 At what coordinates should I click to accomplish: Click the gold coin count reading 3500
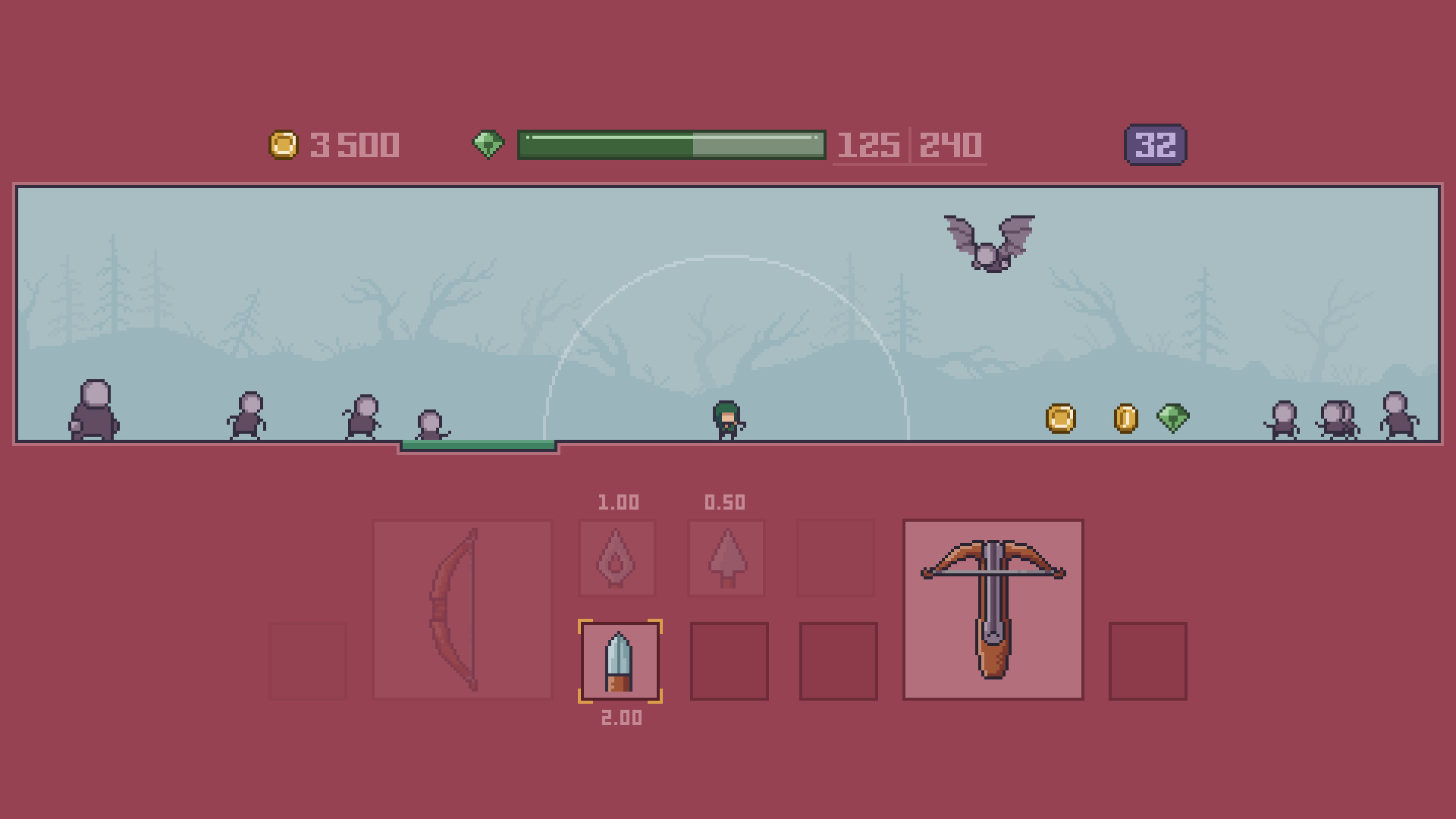pos(354,144)
